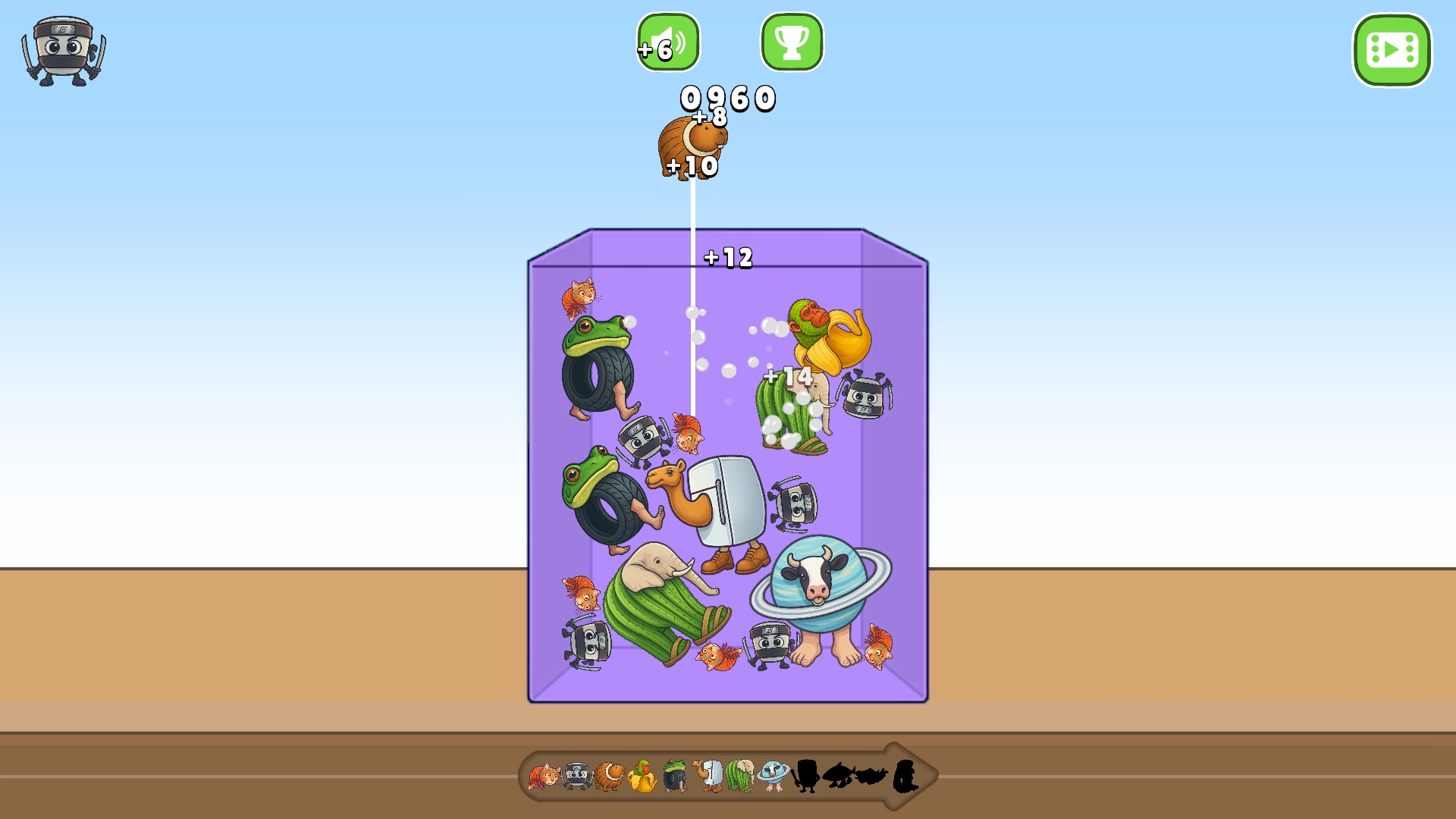
Task: Tap the frog-tire icon in the evolution chart
Action: 675,775
